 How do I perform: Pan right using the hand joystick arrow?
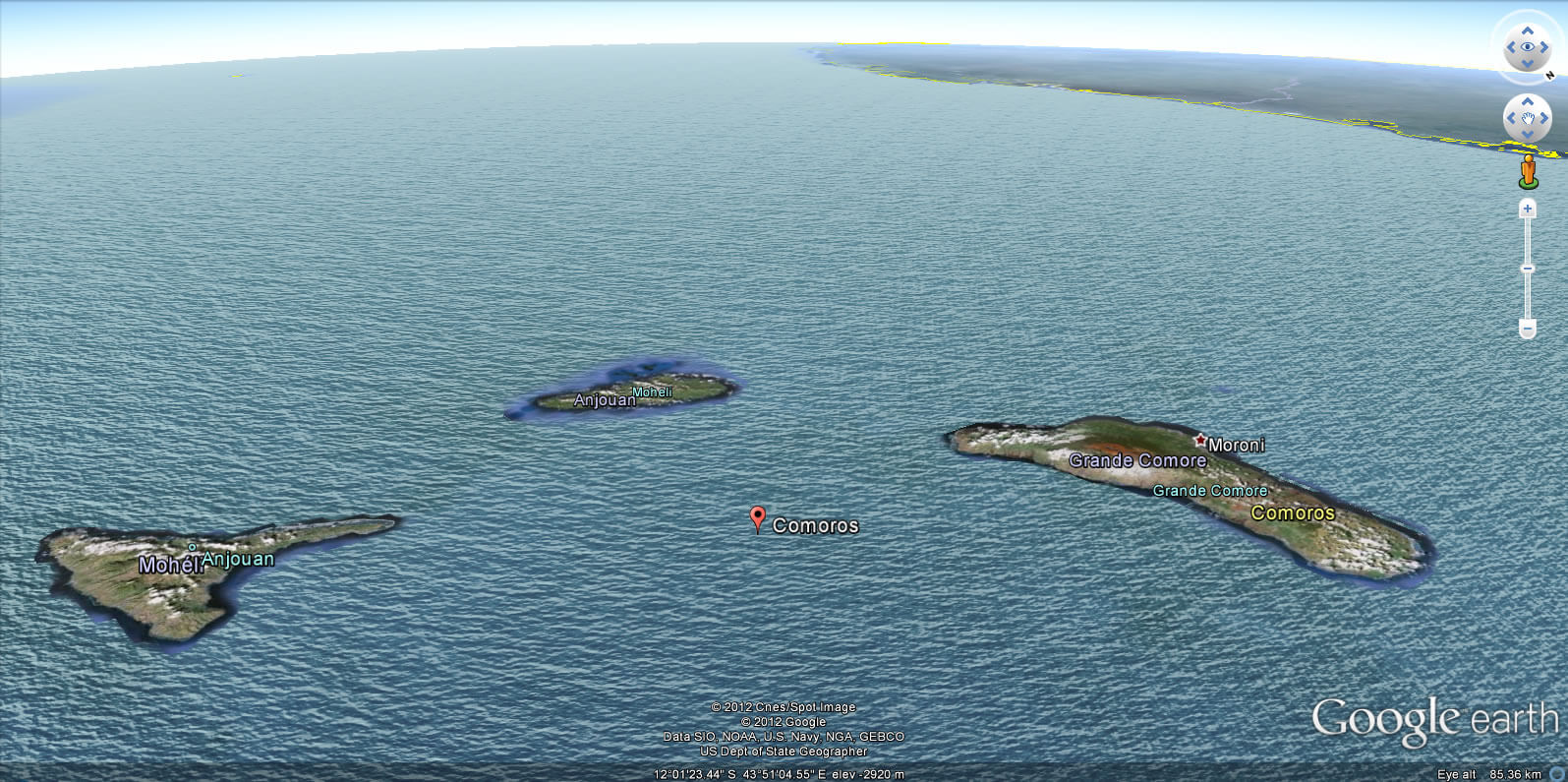(x=1543, y=118)
